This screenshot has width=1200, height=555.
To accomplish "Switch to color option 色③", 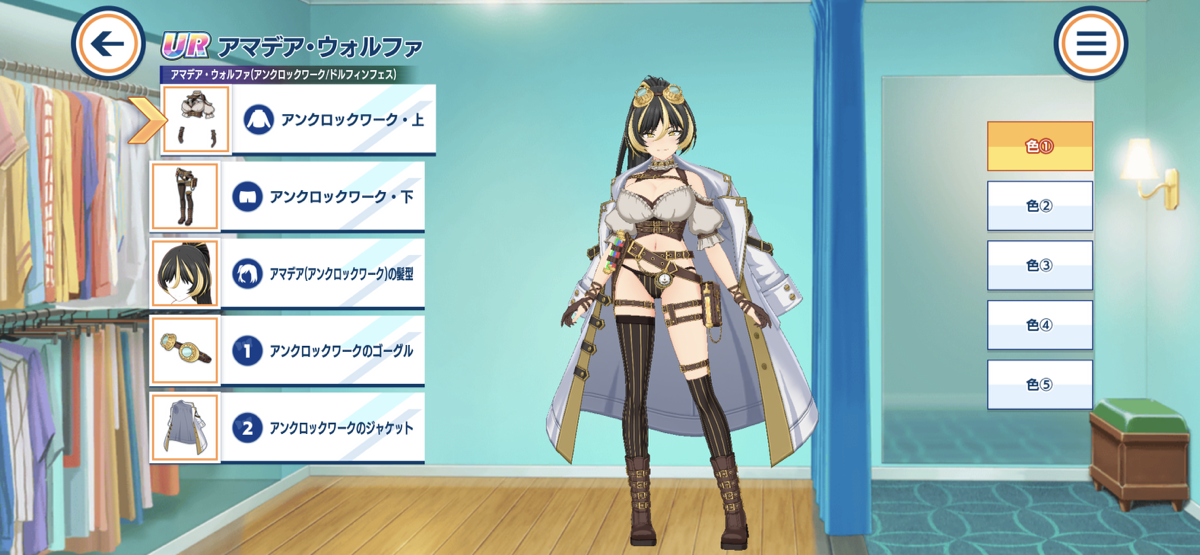I will pyautogui.click(x=1039, y=265).
